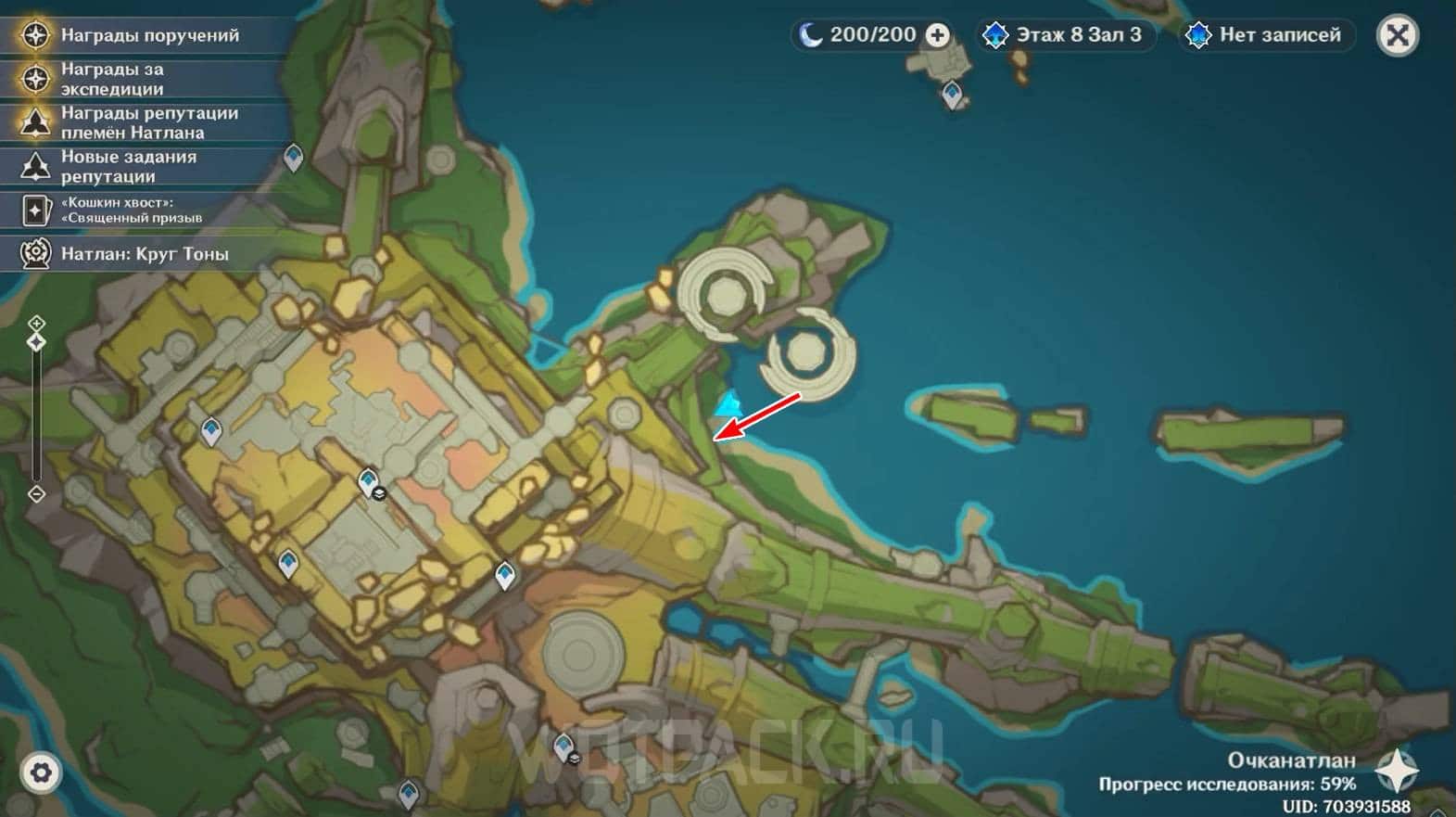1456x817 pixels.
Task: Open the Нет записей indicator
Action: pos(1266,35)
